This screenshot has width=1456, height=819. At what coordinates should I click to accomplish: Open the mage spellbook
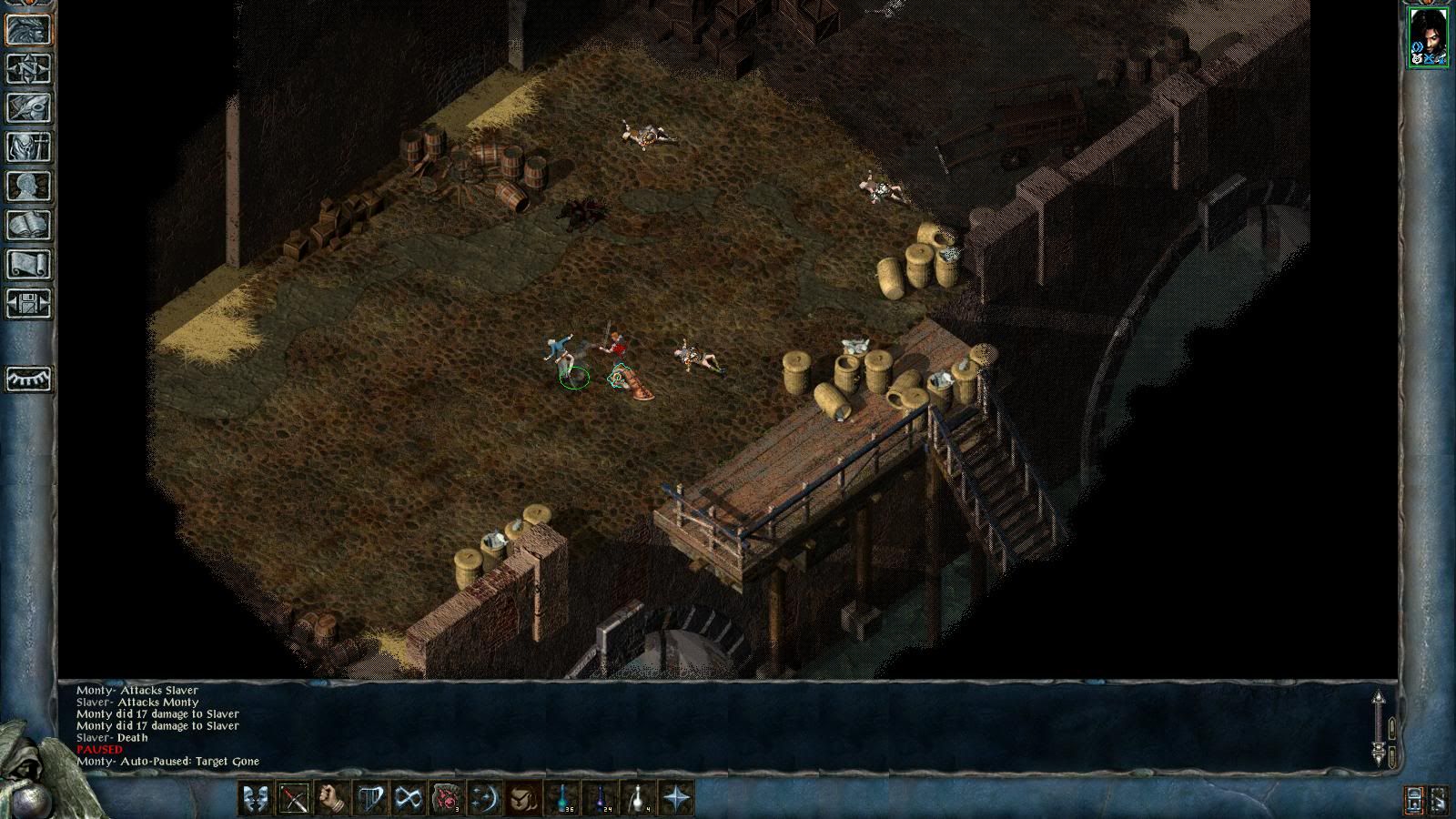point(29,225)
